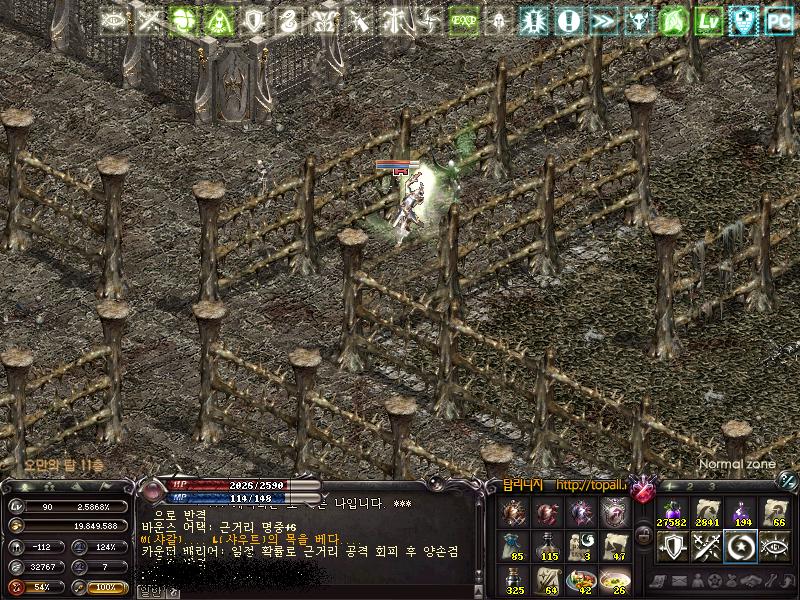Use the small purple potion showing 194
Image resolution: width=800 pixels, height=600 pixels.
[742, 511]
